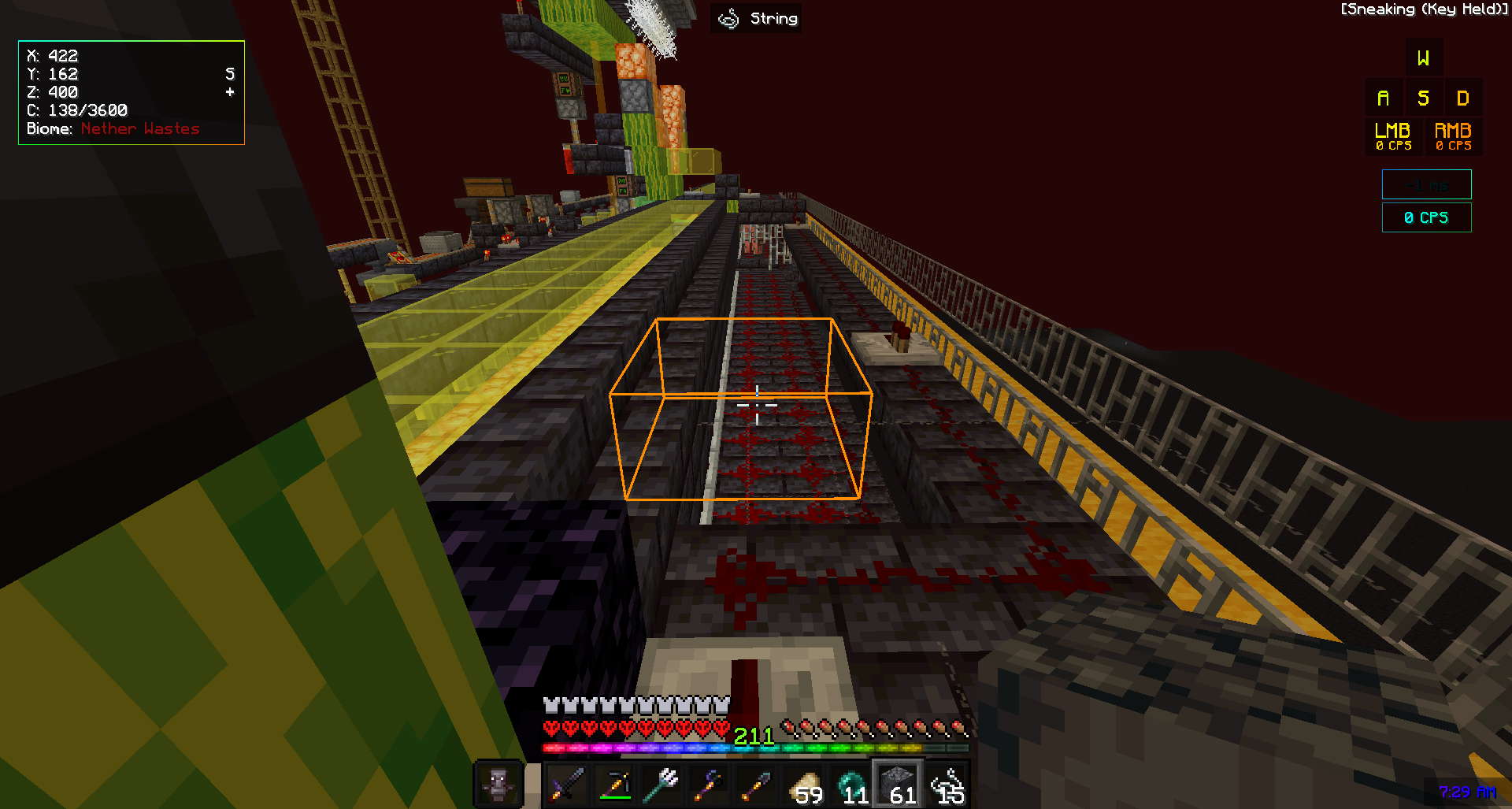Click the -1 ms ping display
The height and width of the screenshot is (809, 1512).
tap(1426, 184)
